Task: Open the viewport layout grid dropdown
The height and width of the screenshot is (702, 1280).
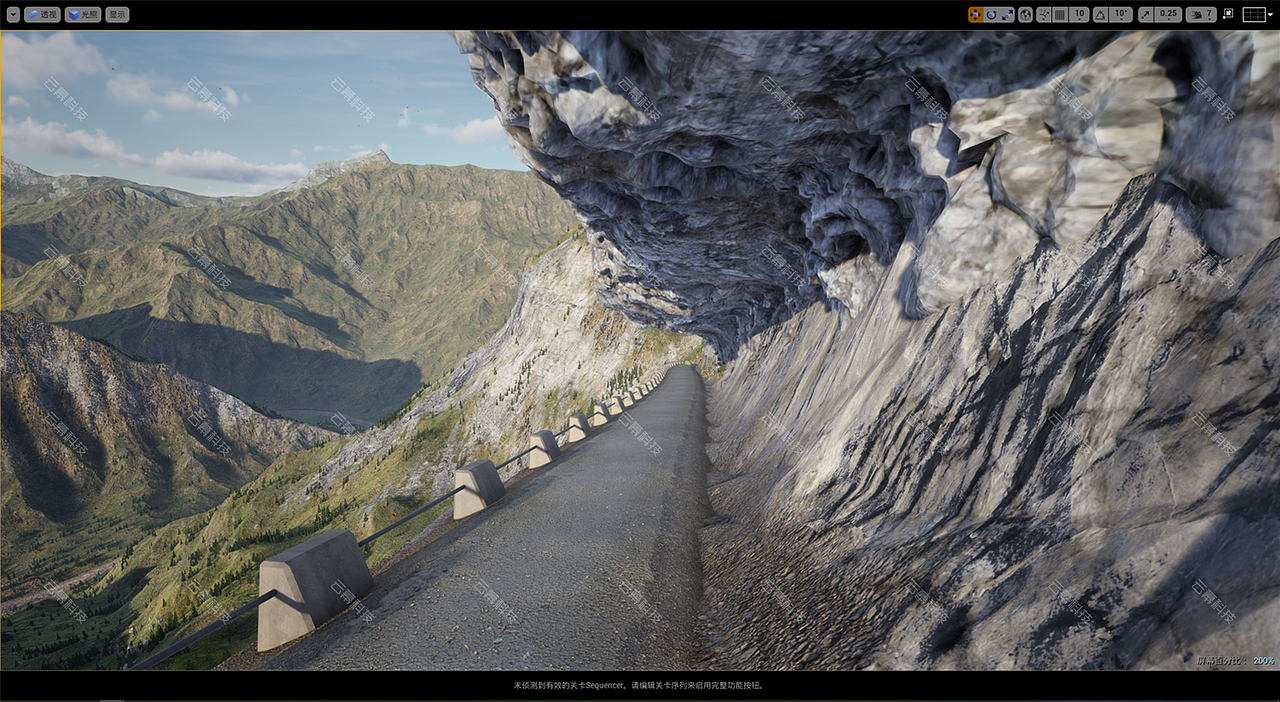Action: pyautogui.click(x=1257, y=15)
